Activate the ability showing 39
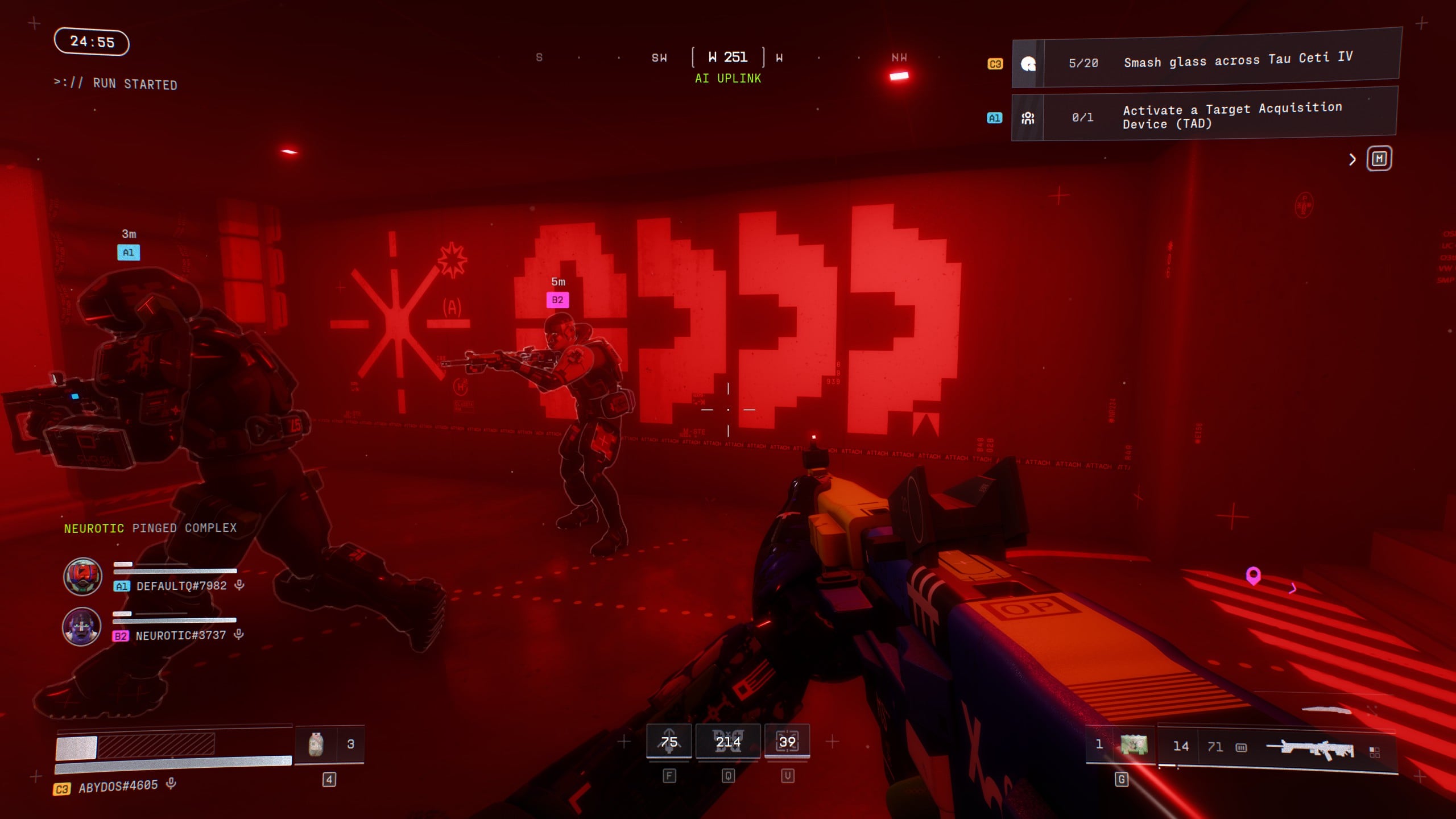This screenshot has width=1456, height=819. [x=787, y=742]
